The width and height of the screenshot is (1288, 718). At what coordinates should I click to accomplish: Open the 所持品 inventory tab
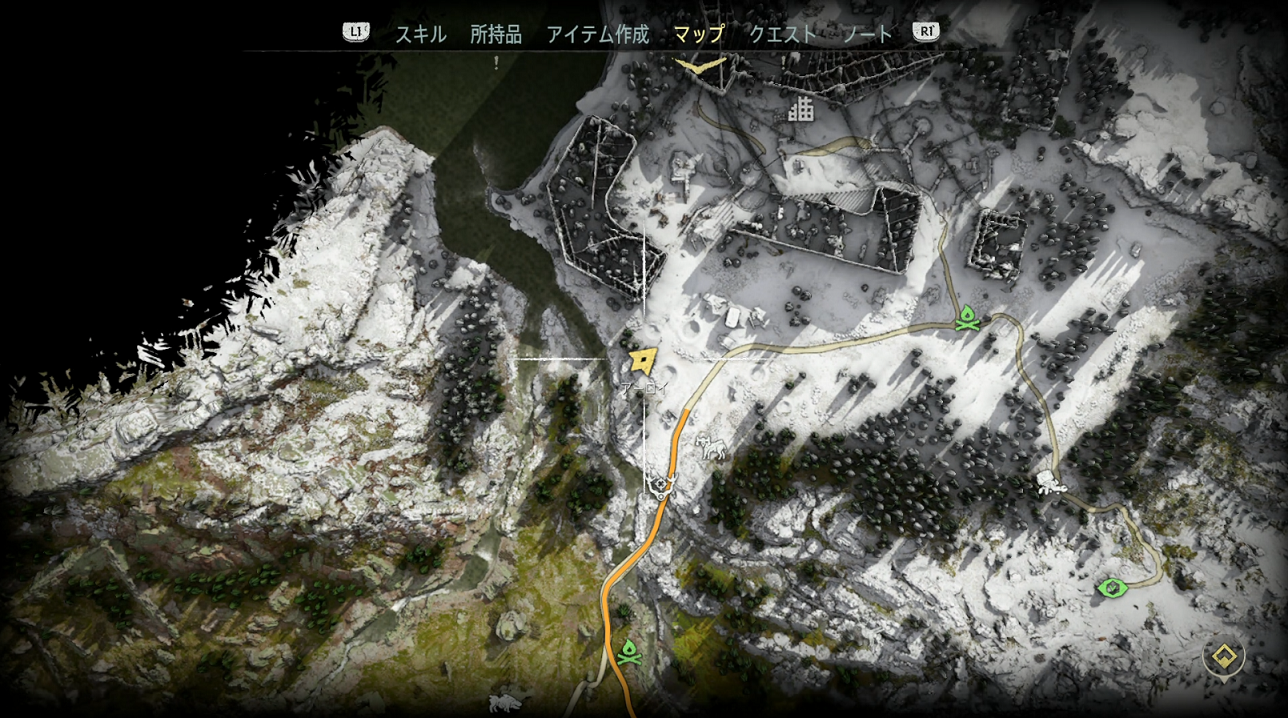[496, 34]
